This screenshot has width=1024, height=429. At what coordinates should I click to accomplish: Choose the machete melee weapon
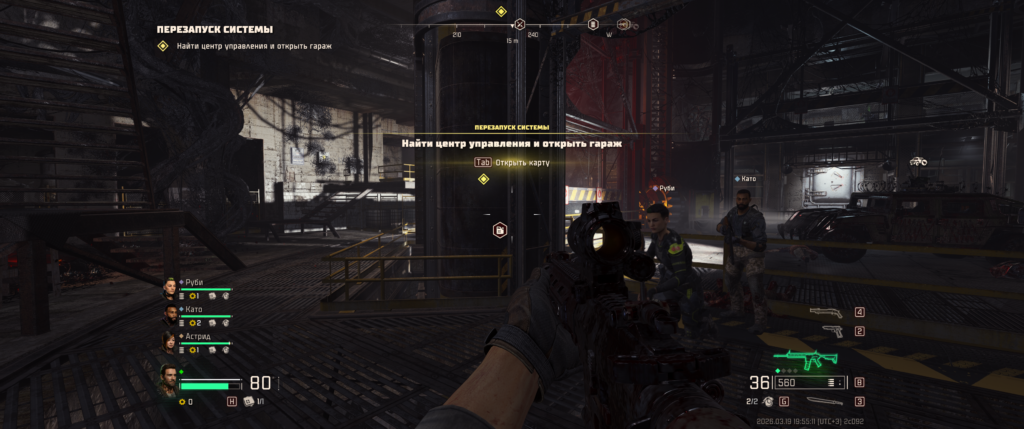pyautogui.click(x=824, y=401)
